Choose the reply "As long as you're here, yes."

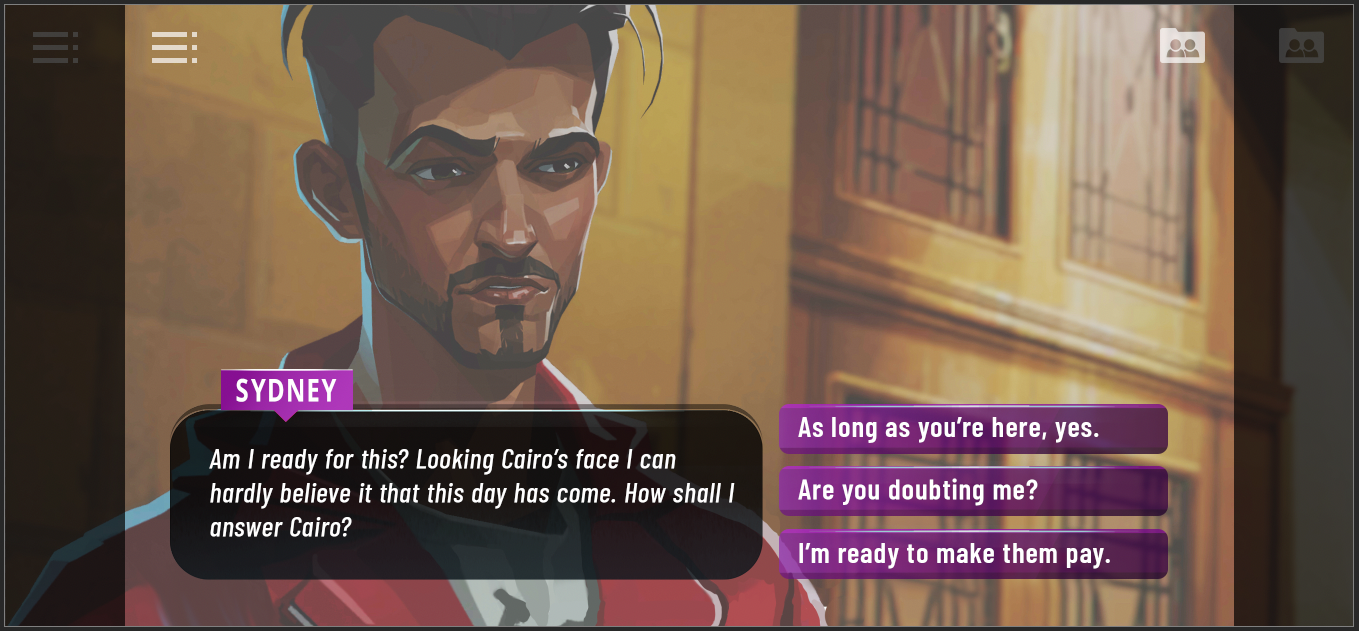tap(972, 429)
